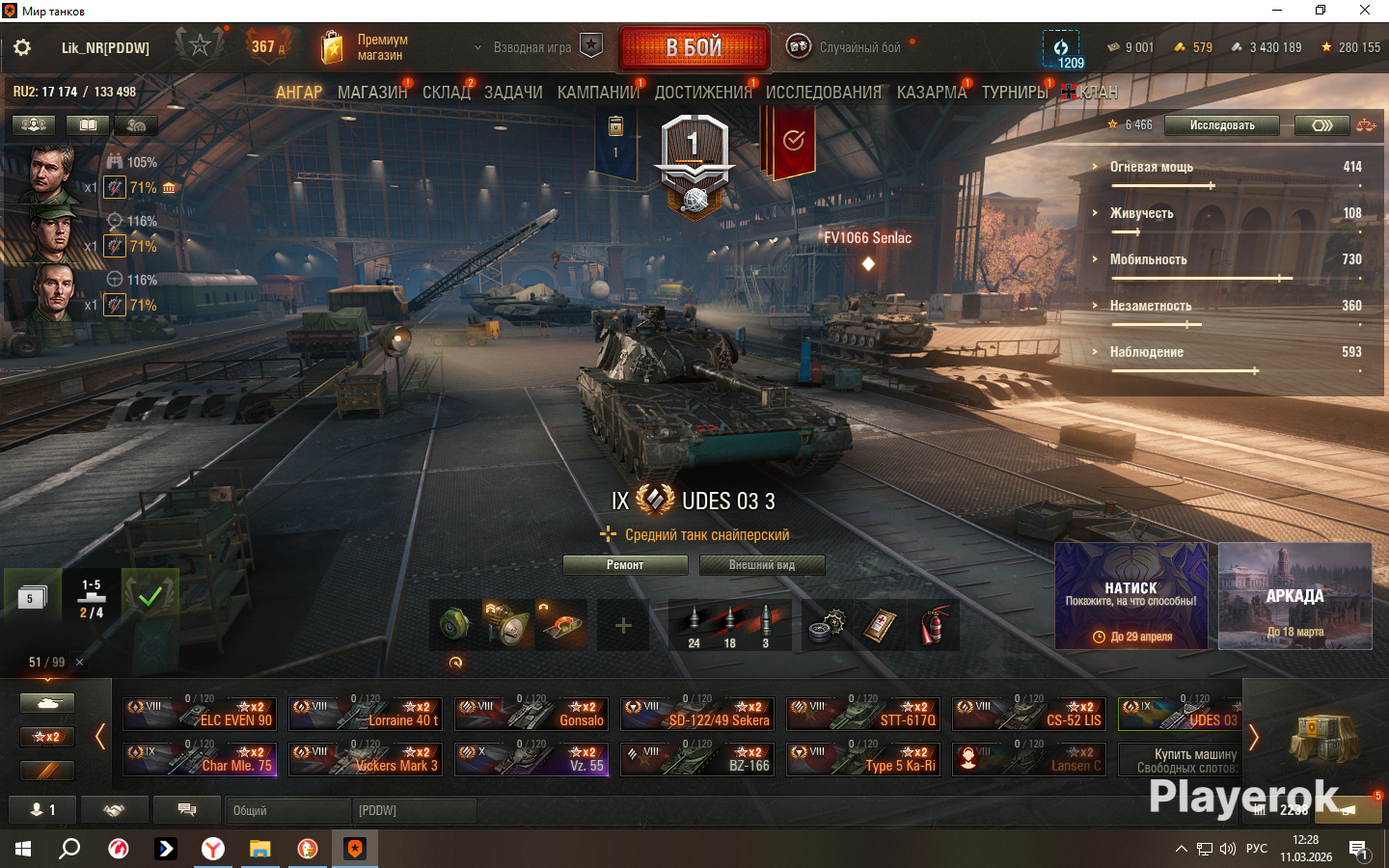
Task: Open the НАТИСК Onslaught mode banner
Action: click(x=1130, y=595)
